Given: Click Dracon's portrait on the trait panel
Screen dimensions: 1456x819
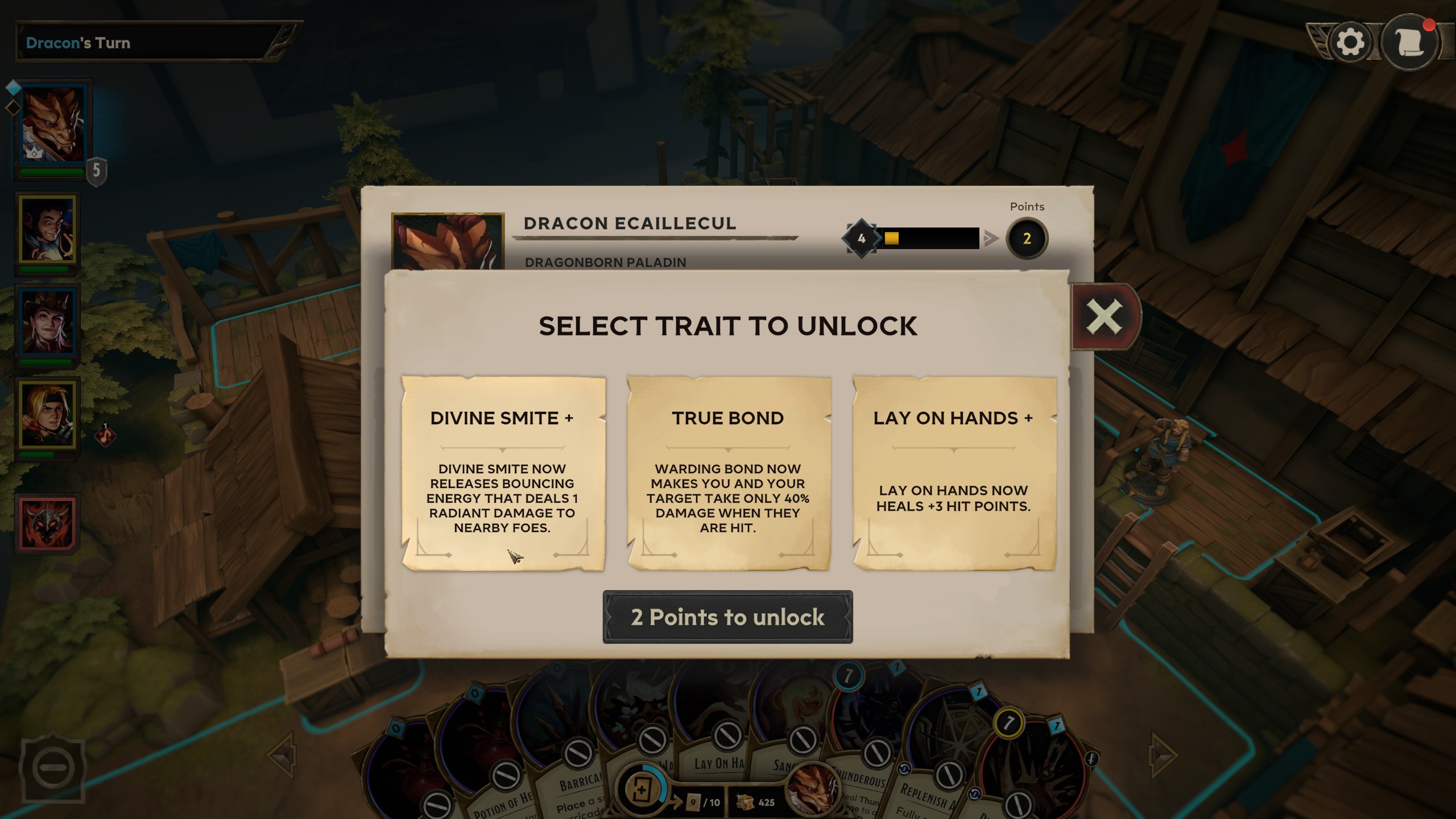Looking at the screenshot, I should 448,242.
